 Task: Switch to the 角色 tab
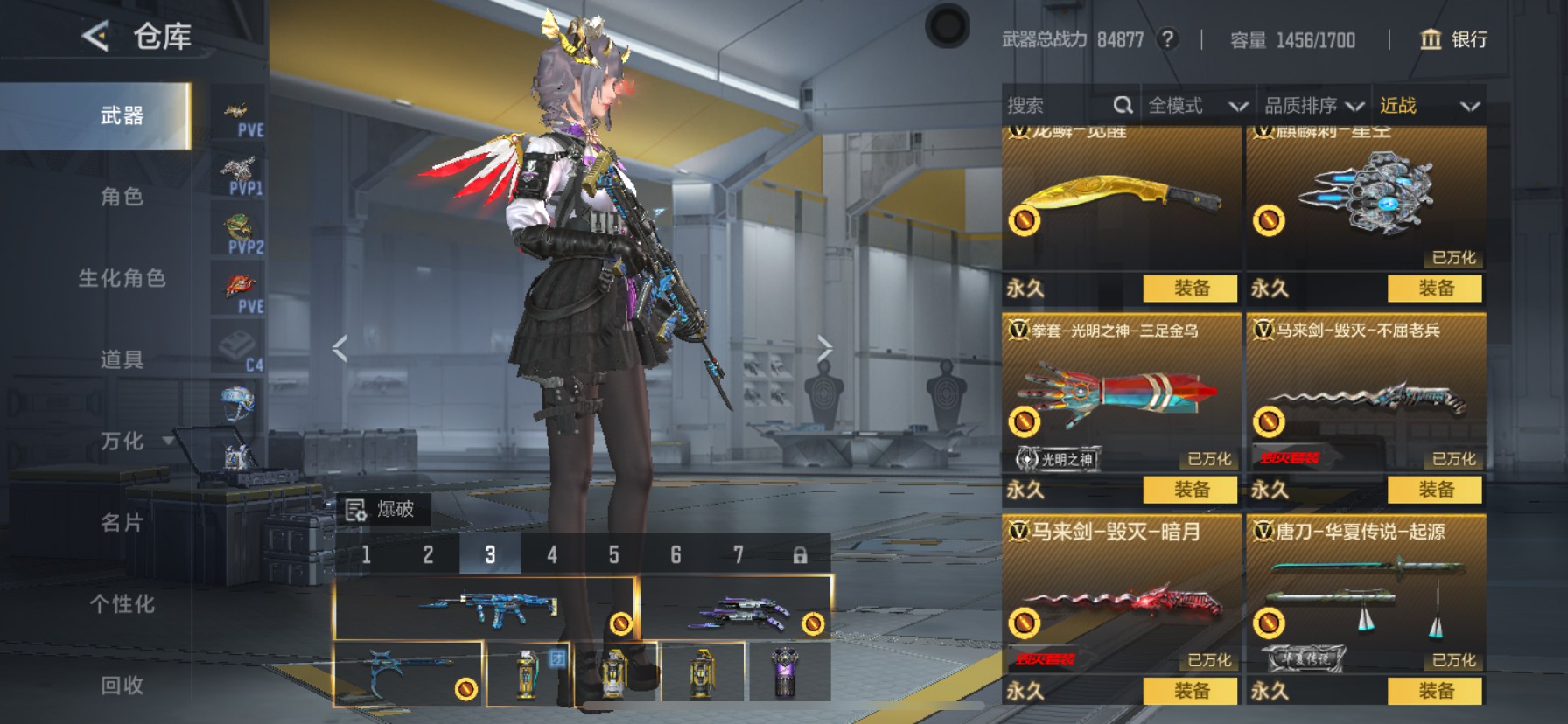click(x=122, y=197)
